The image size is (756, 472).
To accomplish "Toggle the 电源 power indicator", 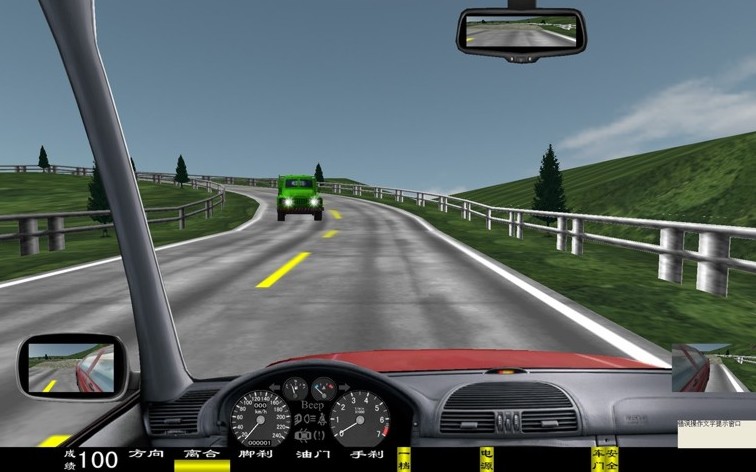I will [487, 459].
